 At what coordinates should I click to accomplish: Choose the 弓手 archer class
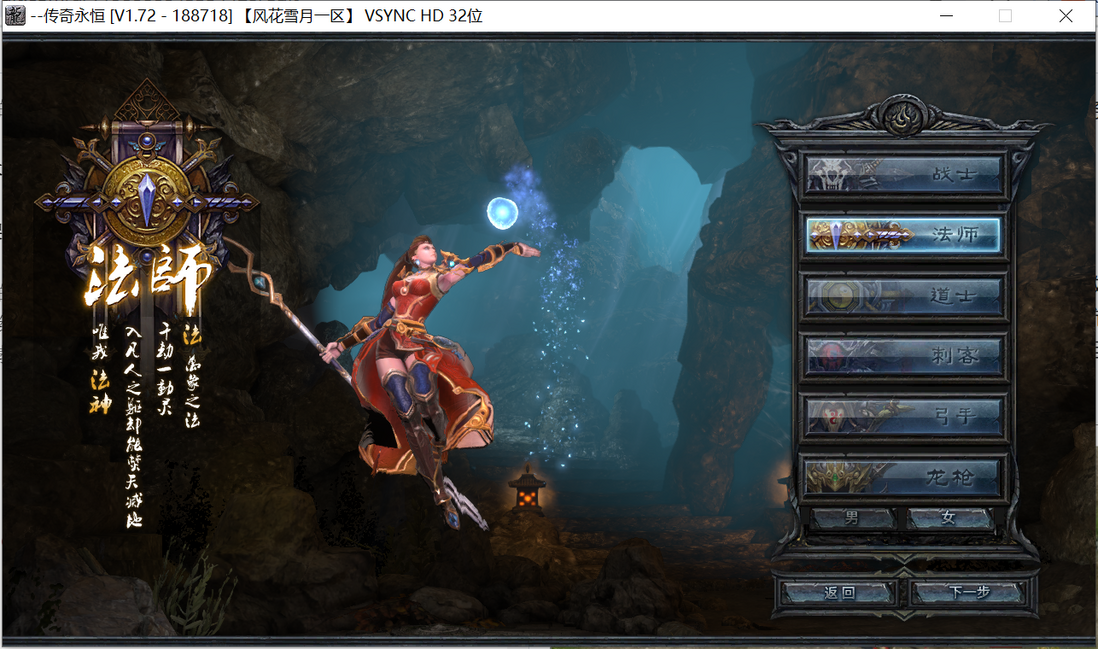pyautogui.click(x=904, y=417)
